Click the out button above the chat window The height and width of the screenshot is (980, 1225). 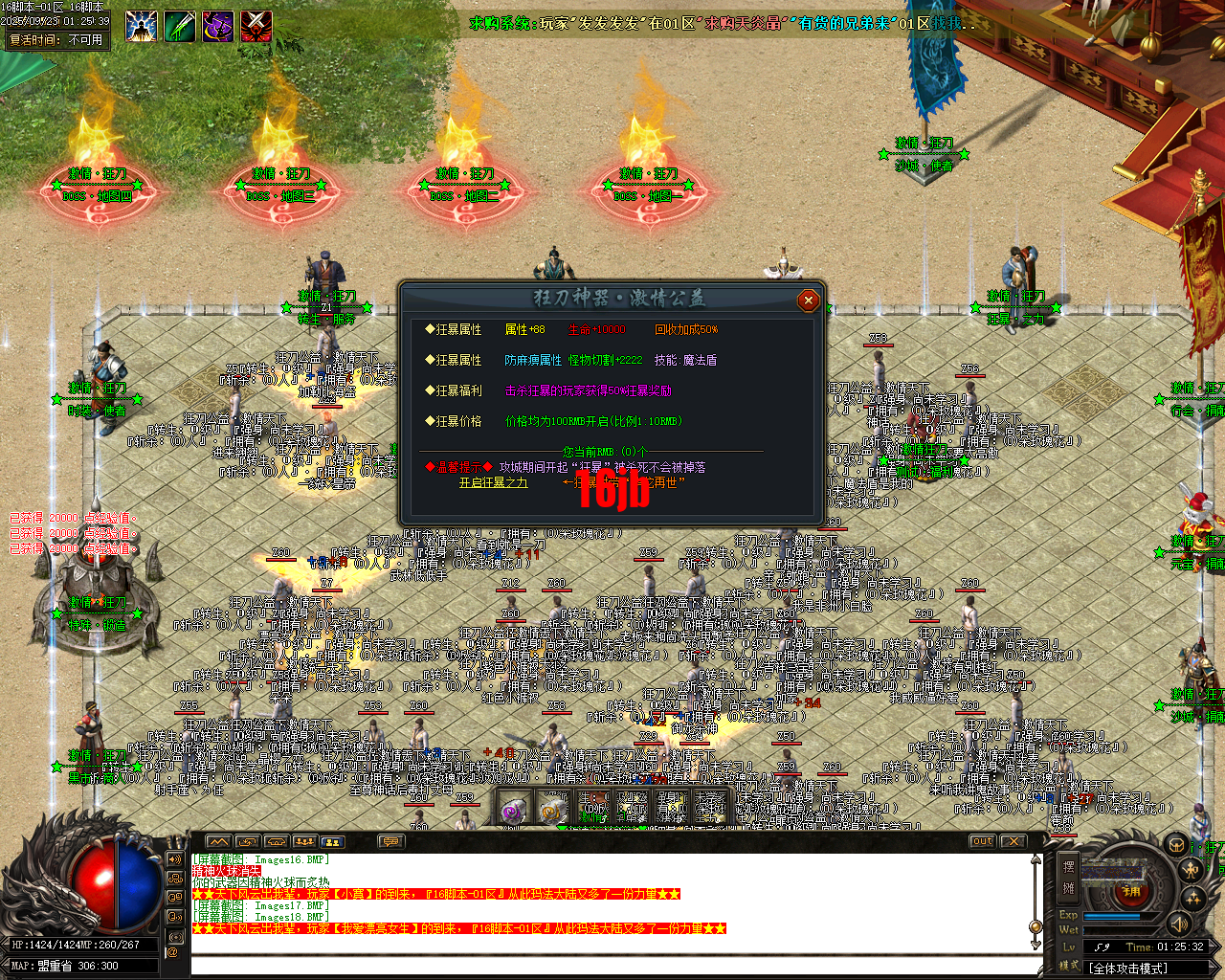(982, 840)
